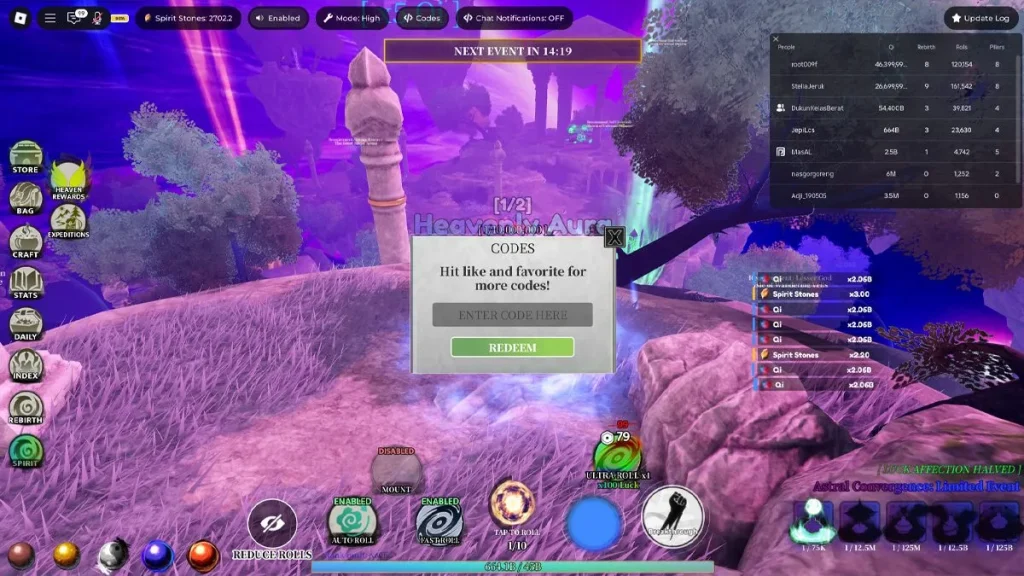The height and width of the screenshot is (576, 1024).
Task: Open the Bag inventory
Action: tap(26, 199)
